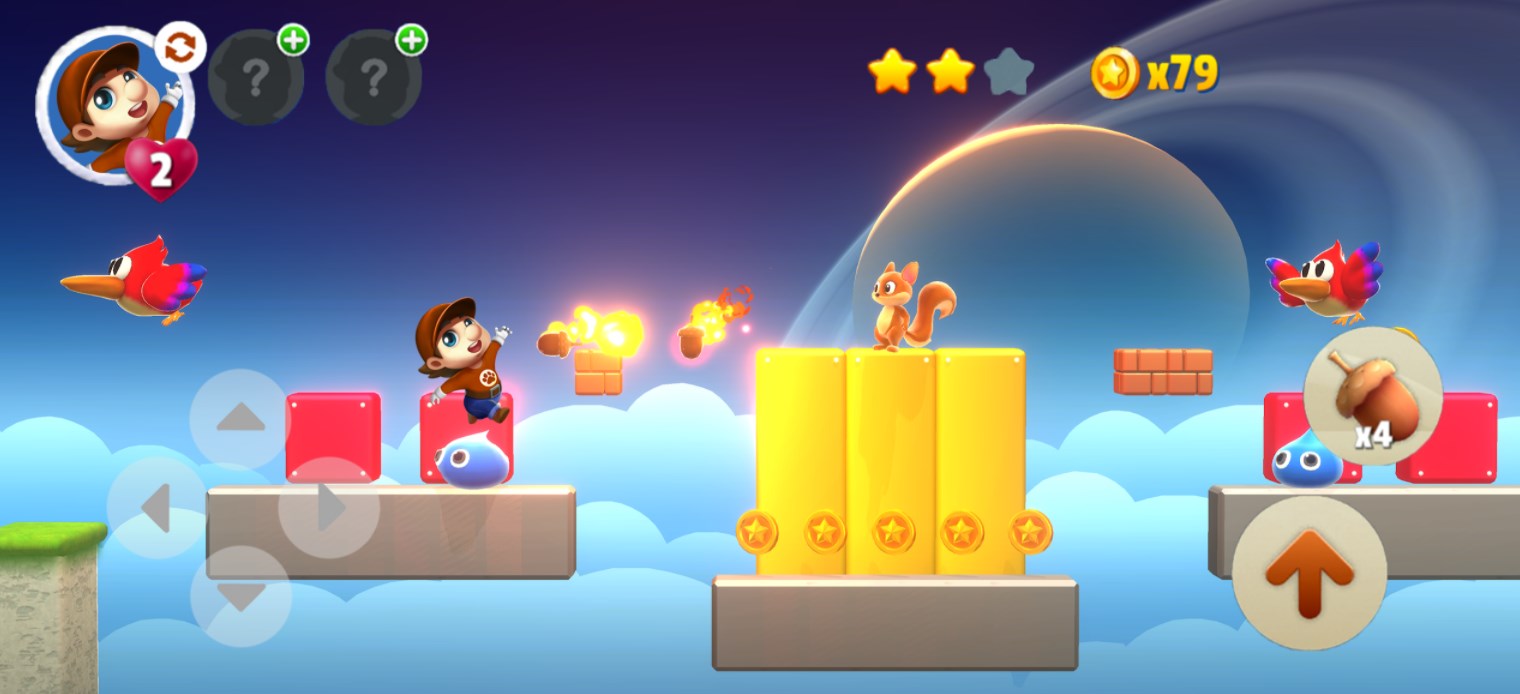Tap the D-pad down arrow
This screenshot has width=1520, height=694.
click(241, 596)
